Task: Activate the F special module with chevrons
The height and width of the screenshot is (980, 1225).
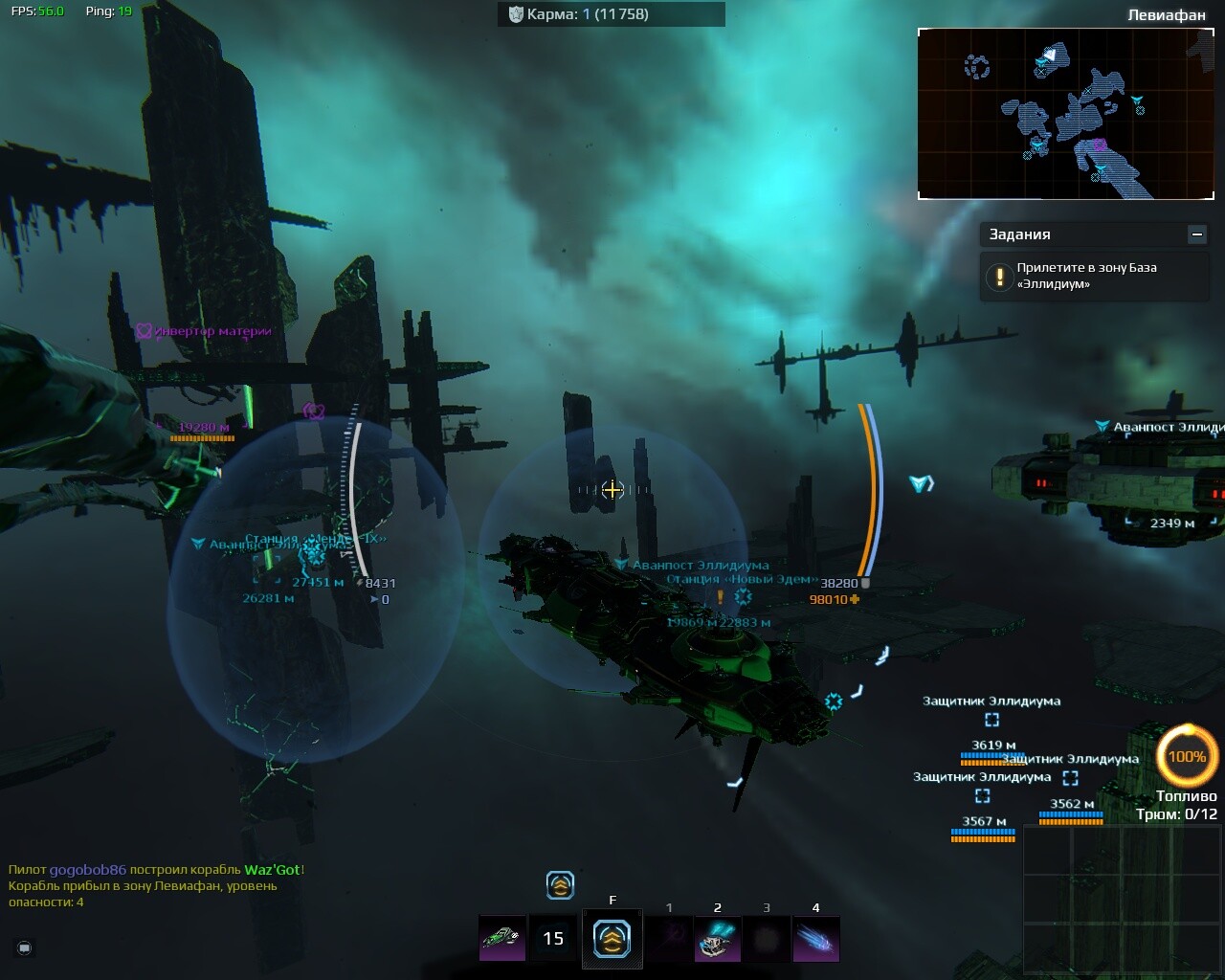Action: coord(612,938)
